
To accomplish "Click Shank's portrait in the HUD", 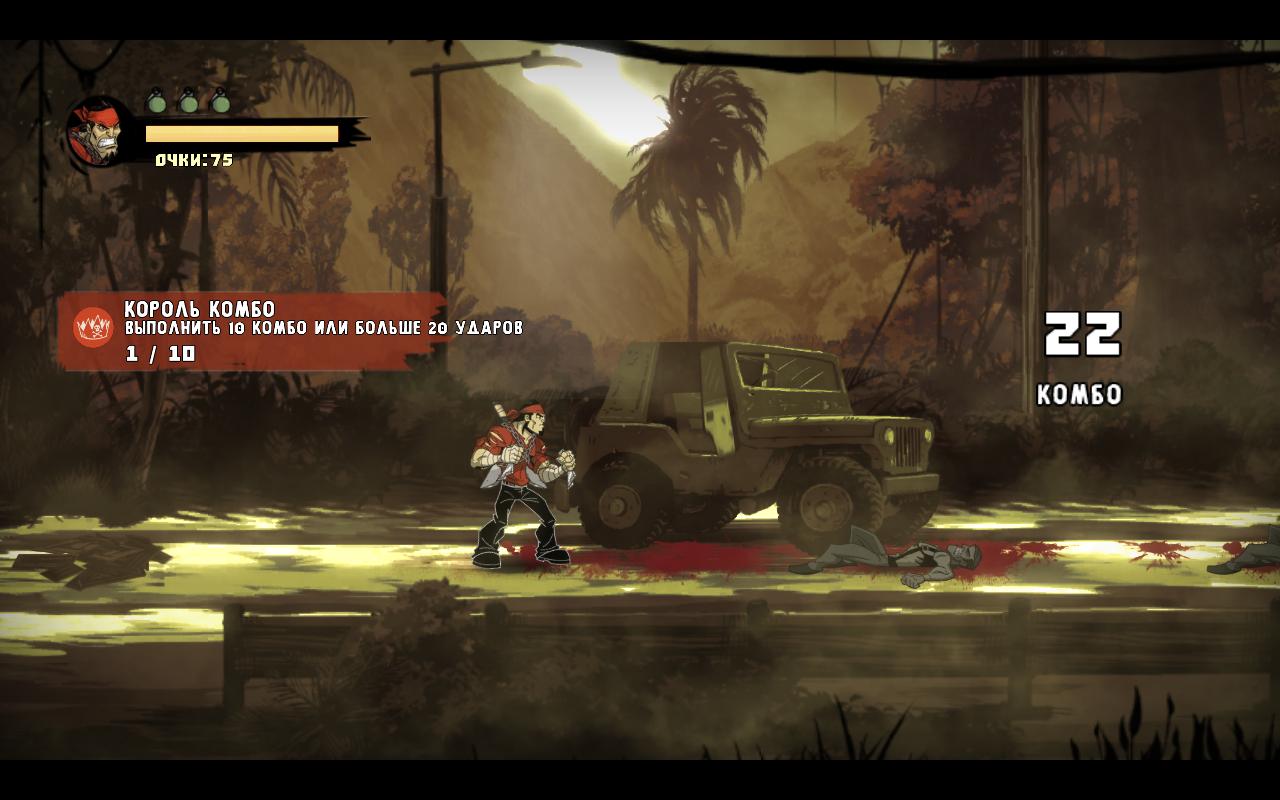I will (x=99, y=131).
